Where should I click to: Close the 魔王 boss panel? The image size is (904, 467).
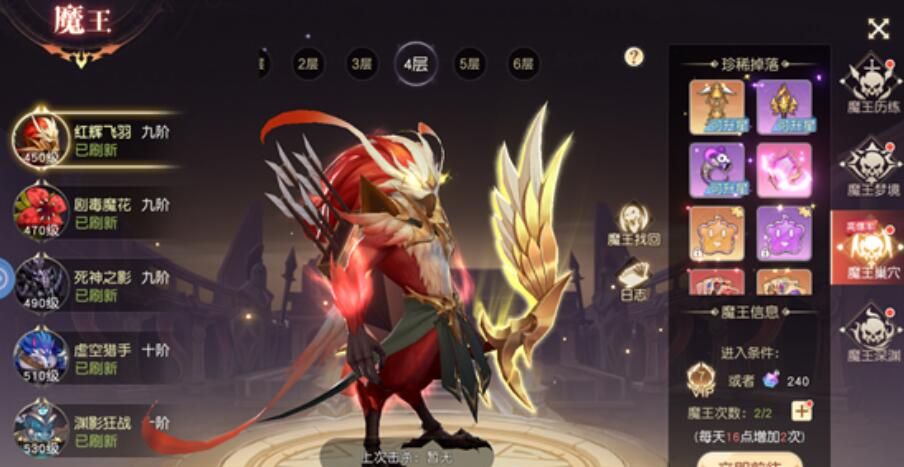878,29
